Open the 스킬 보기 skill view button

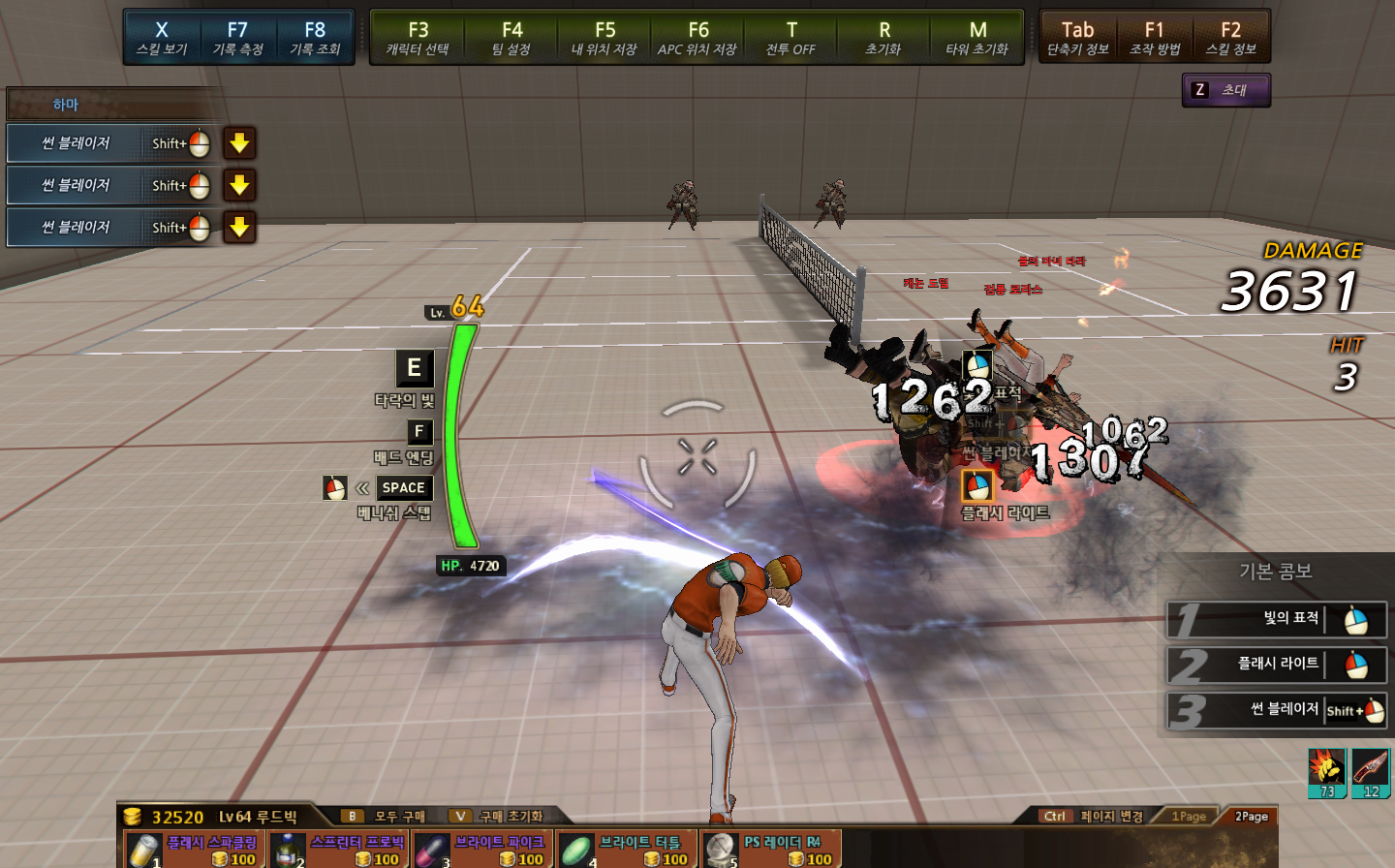pos(162,37)
